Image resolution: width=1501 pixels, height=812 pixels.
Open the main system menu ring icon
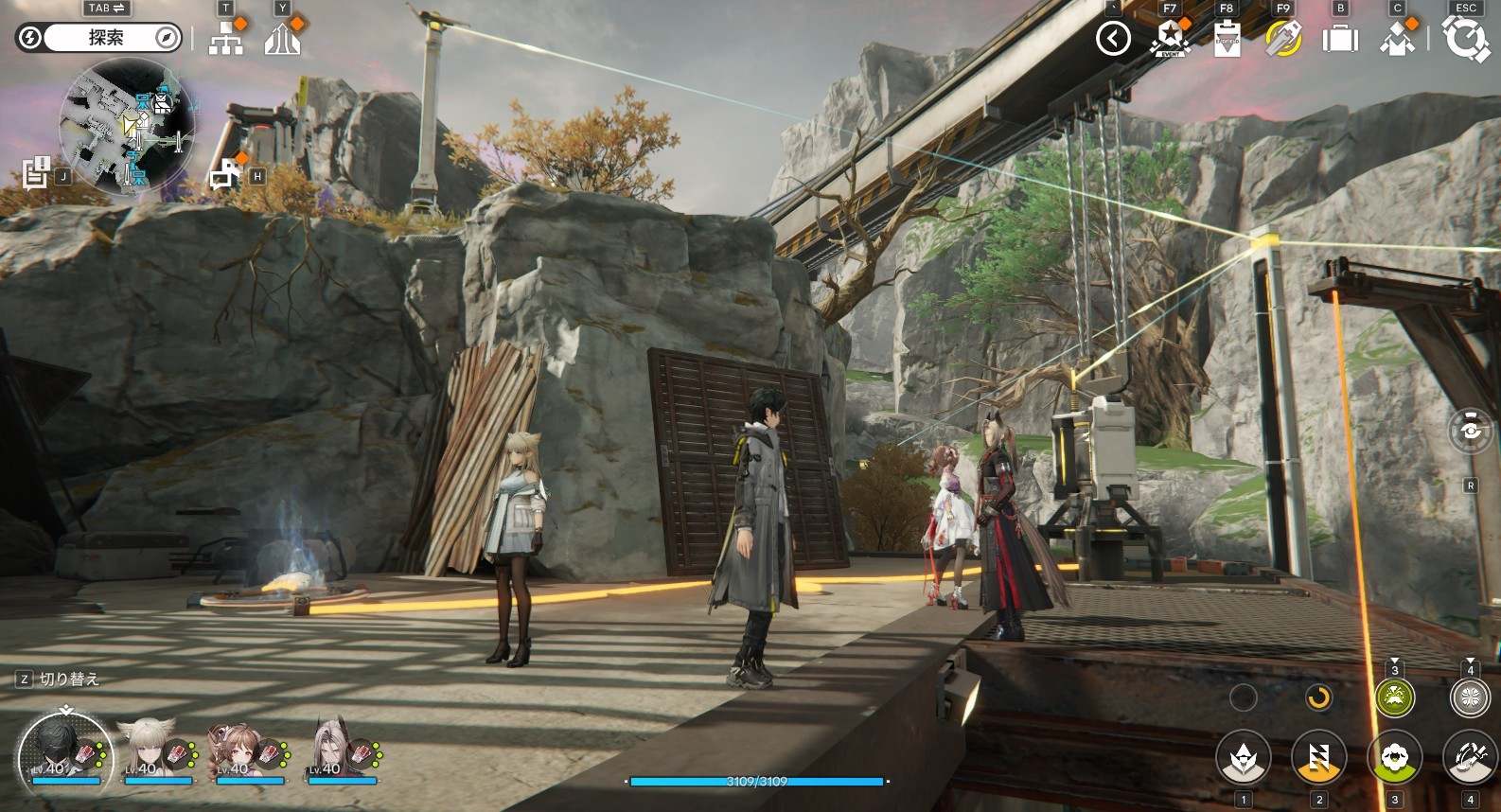point(1465,39)
